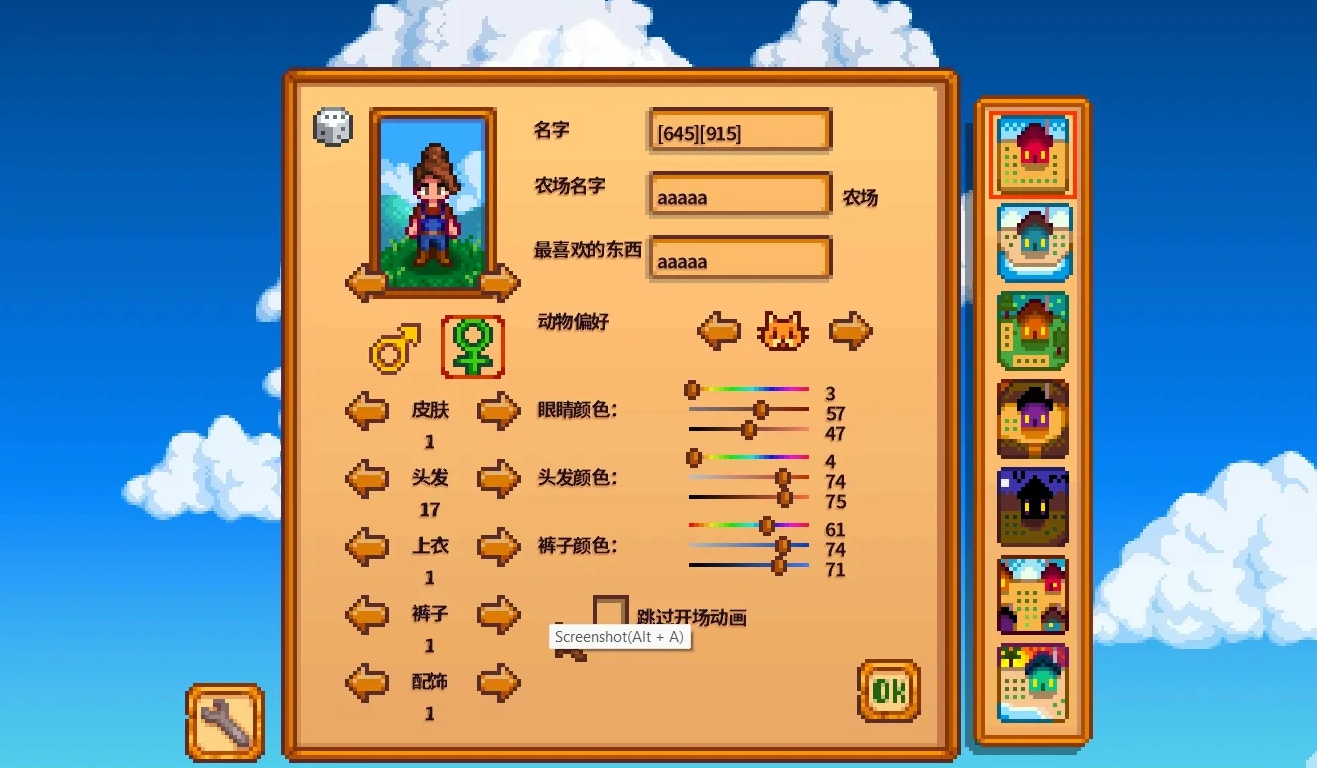The height and width of the screenshot is (768, 1317).
Task: Toggle the 跳过开场动画 skip intro checkbox
Action: [x=610, y=613]
